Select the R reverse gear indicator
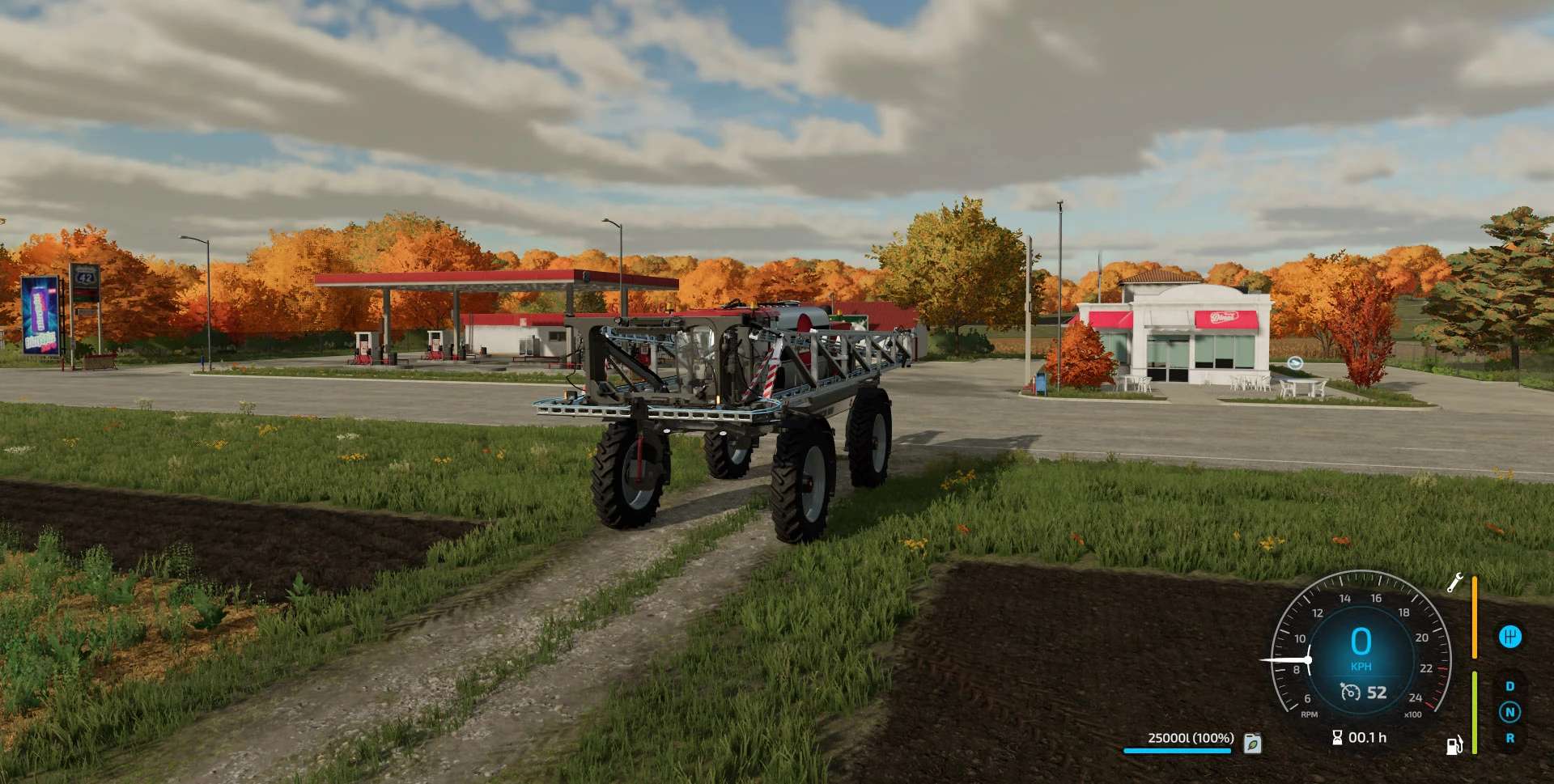Viewport: 1554px width, 784px height. point(1509,738)
